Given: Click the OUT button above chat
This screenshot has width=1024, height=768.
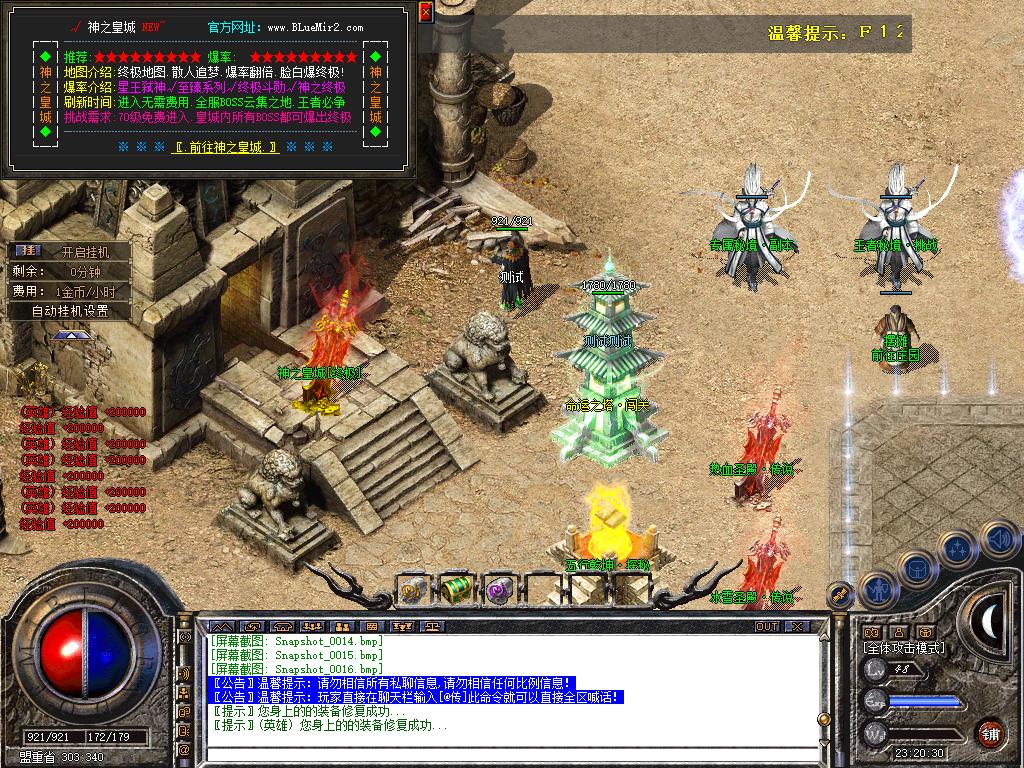Looking at the screenshot, I should pyautogui.click(x=766, y=627).
